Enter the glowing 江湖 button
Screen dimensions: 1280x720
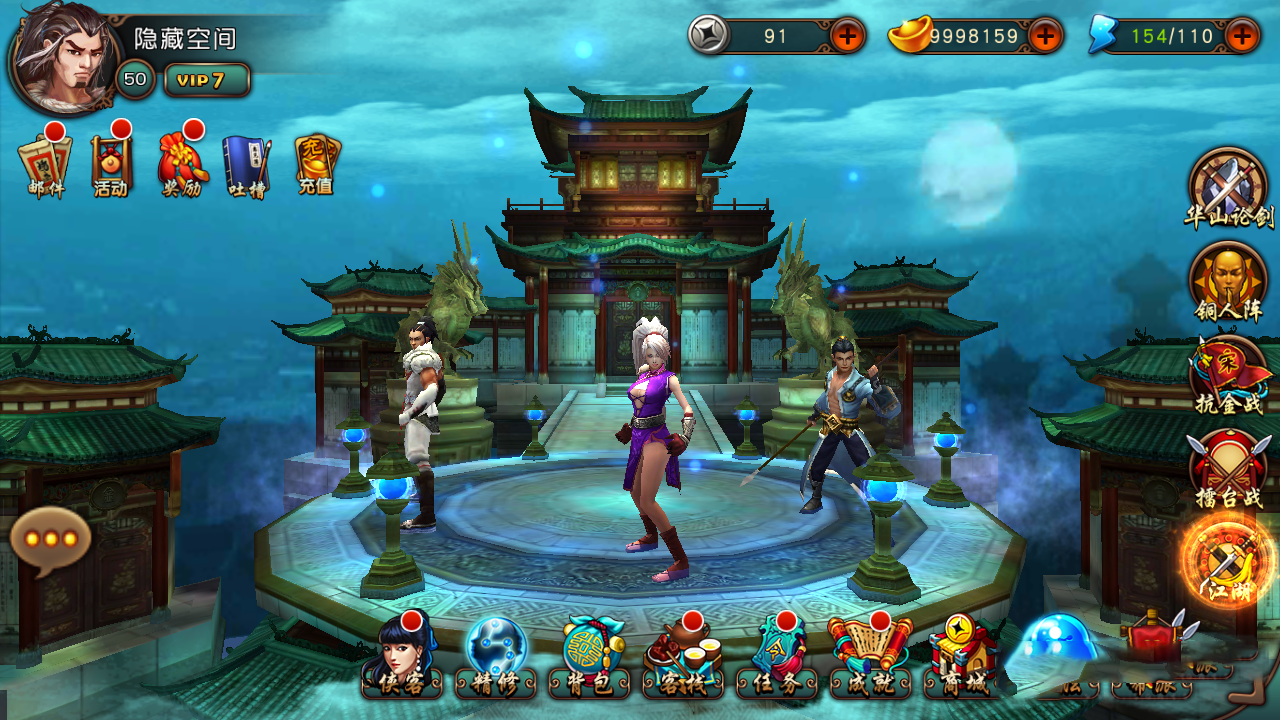click(x=1227, y=560)
